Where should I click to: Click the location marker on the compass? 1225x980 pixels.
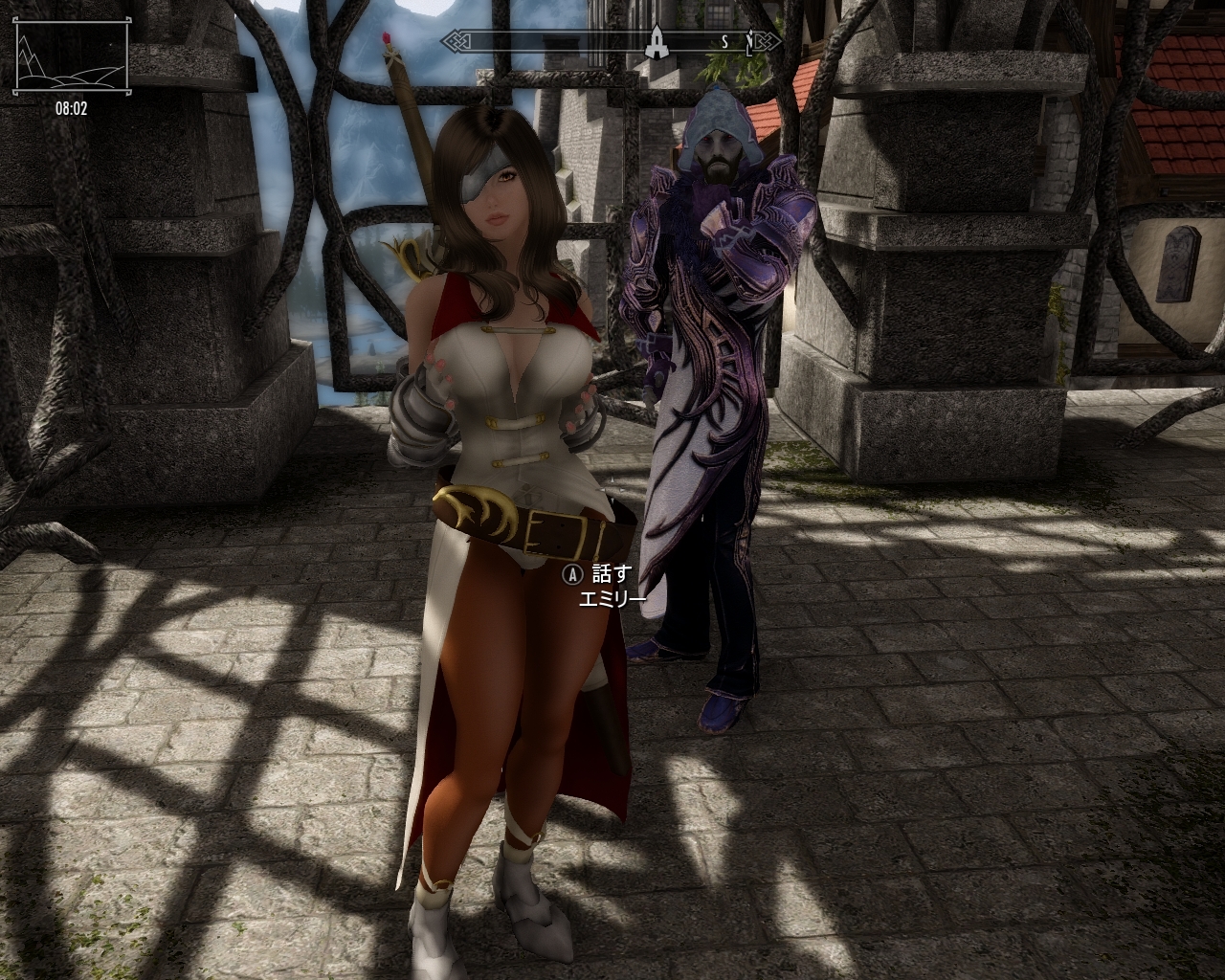point(657,40)
